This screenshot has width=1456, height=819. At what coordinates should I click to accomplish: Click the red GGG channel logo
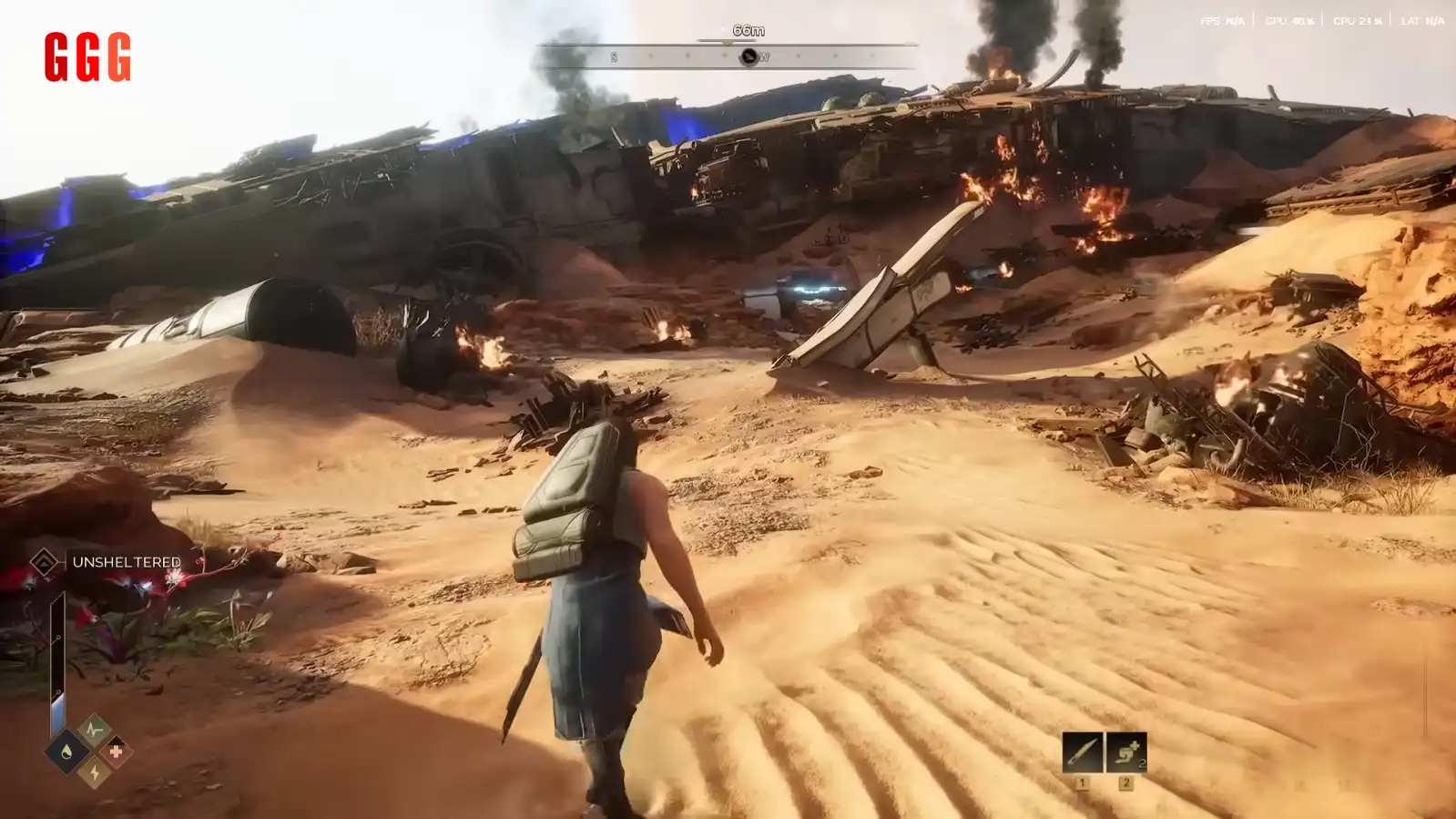[x=87, y=57]
